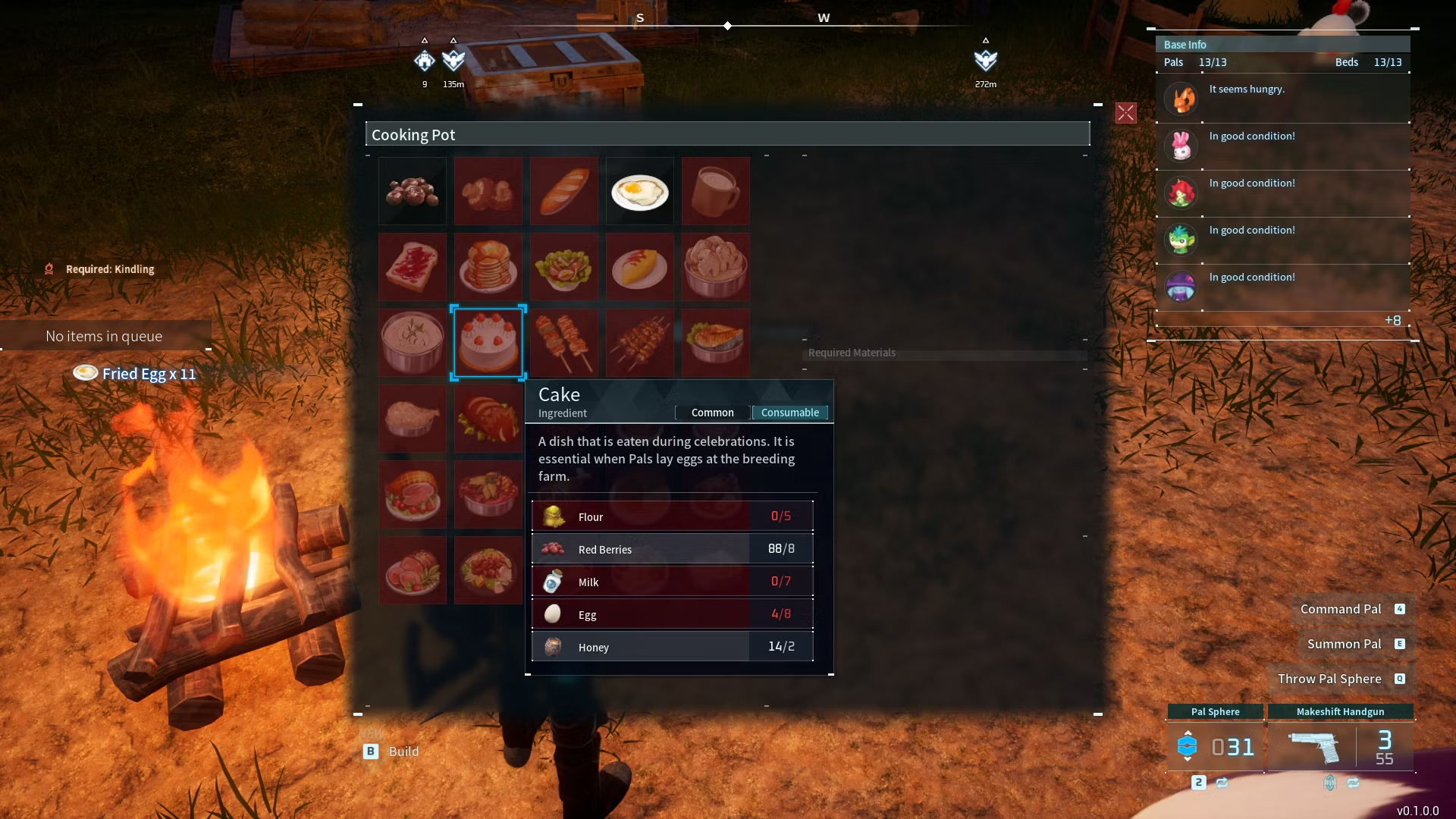Click the Fried Egg x 11 output
This screenshot has height=819, width=1456.
(135, 373)
